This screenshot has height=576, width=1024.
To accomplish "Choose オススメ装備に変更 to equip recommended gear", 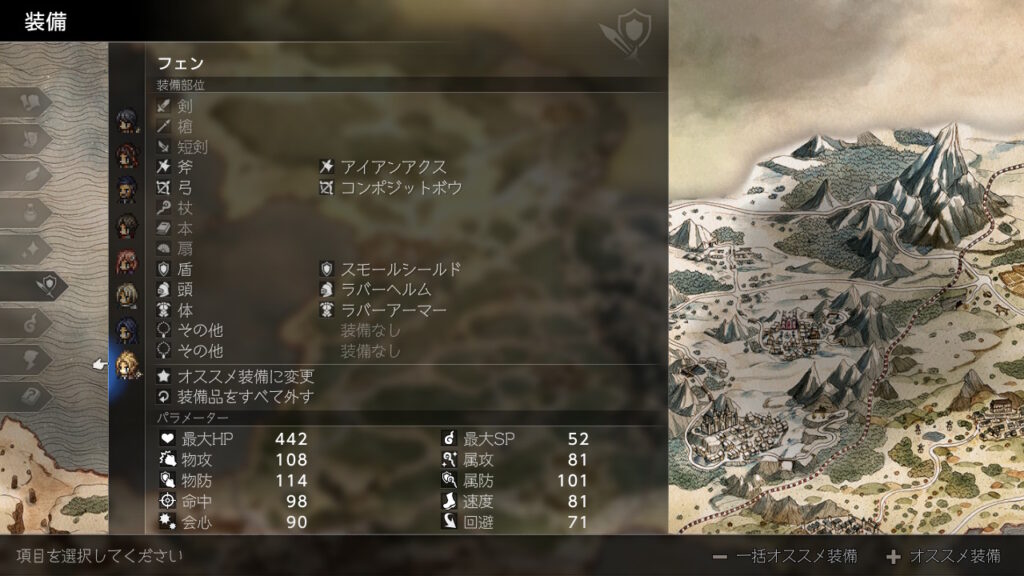I will [x=245, y=376].
